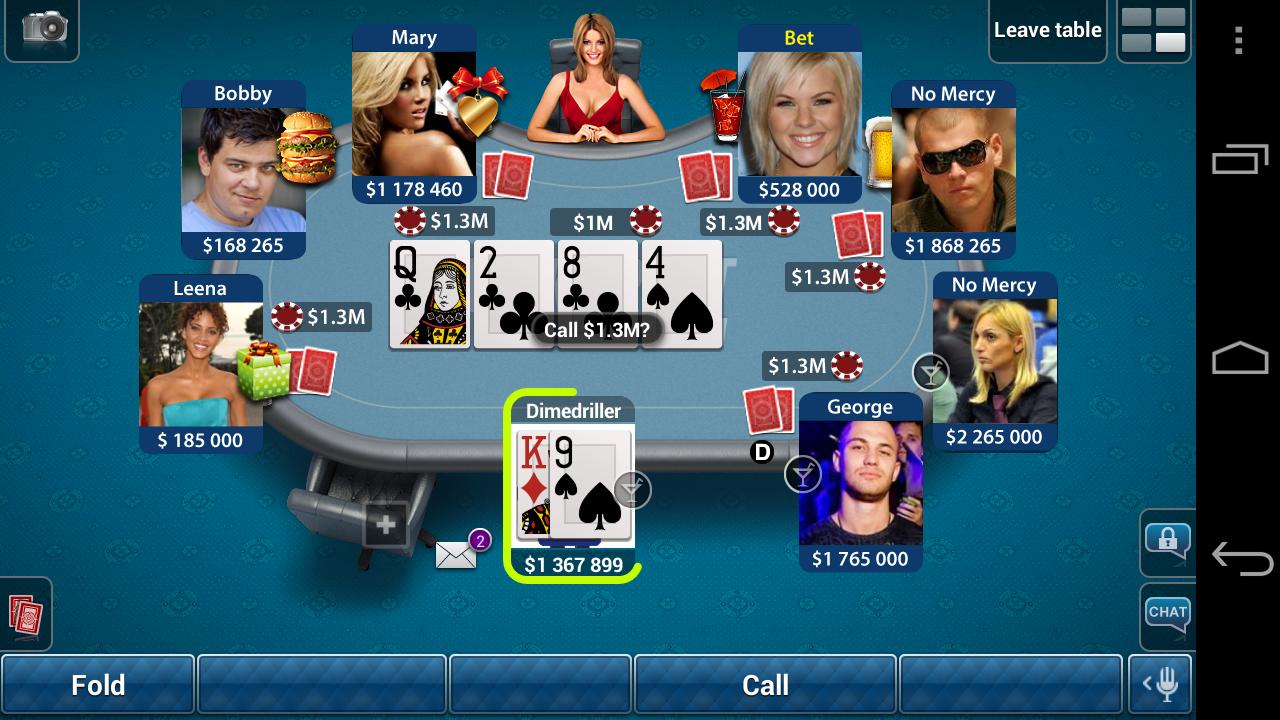The height and width of the screenshot is (720, 1280).
Task: Tap the Android back button
Action: pyautogui.click(x=1240, y=557)
